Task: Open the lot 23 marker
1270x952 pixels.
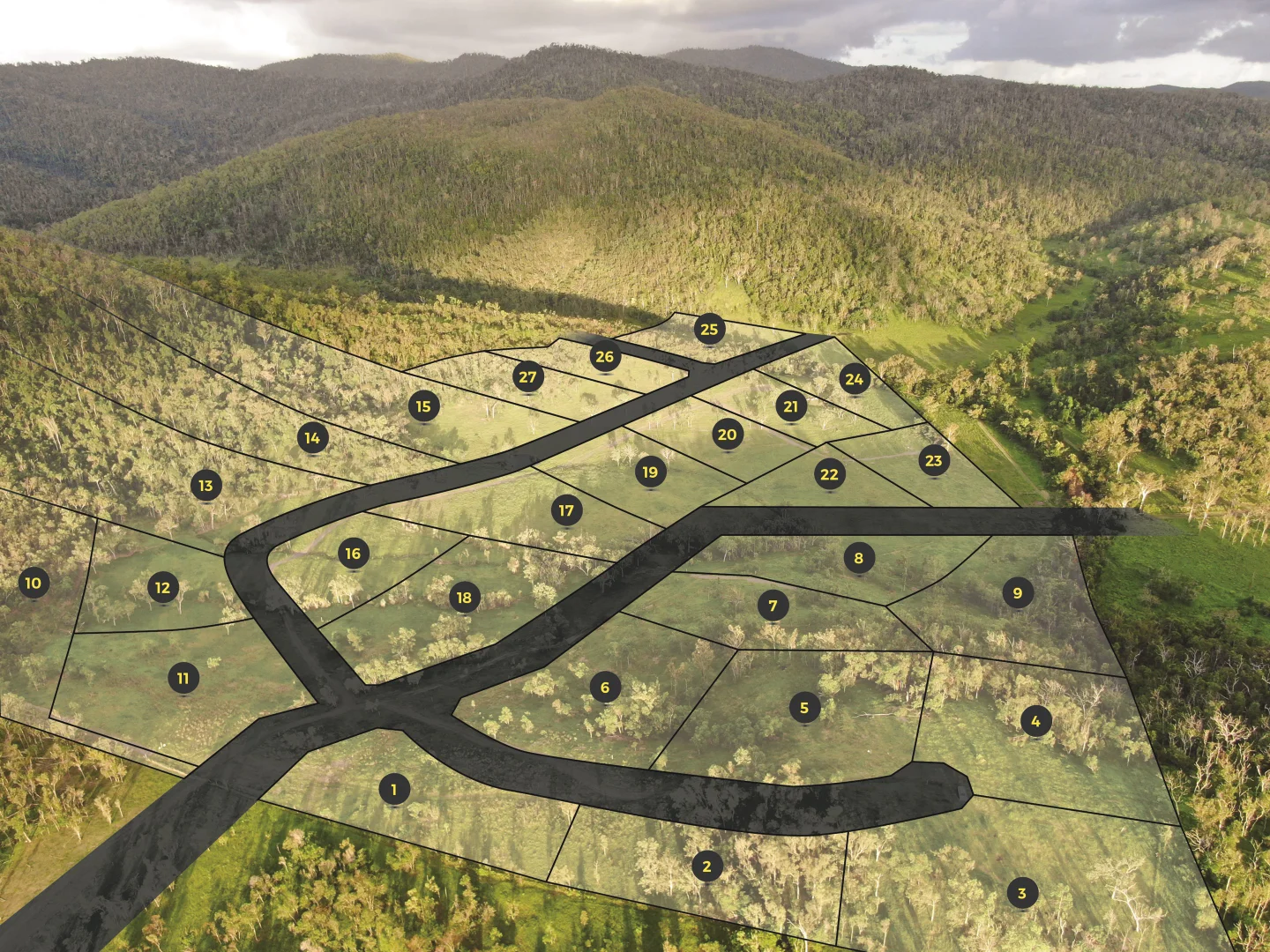Action: [x=934, y=460]
